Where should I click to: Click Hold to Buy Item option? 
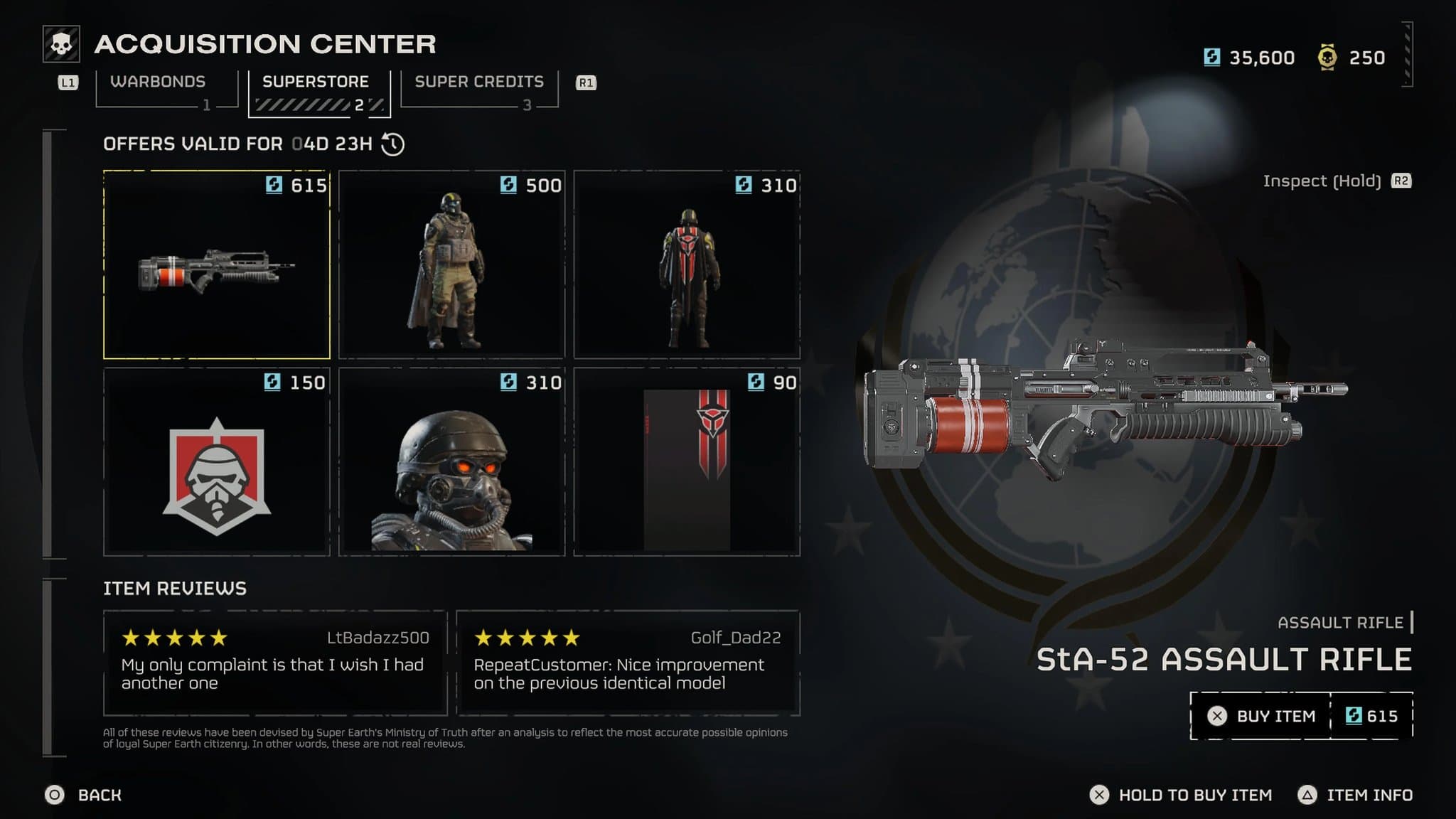1182,795
